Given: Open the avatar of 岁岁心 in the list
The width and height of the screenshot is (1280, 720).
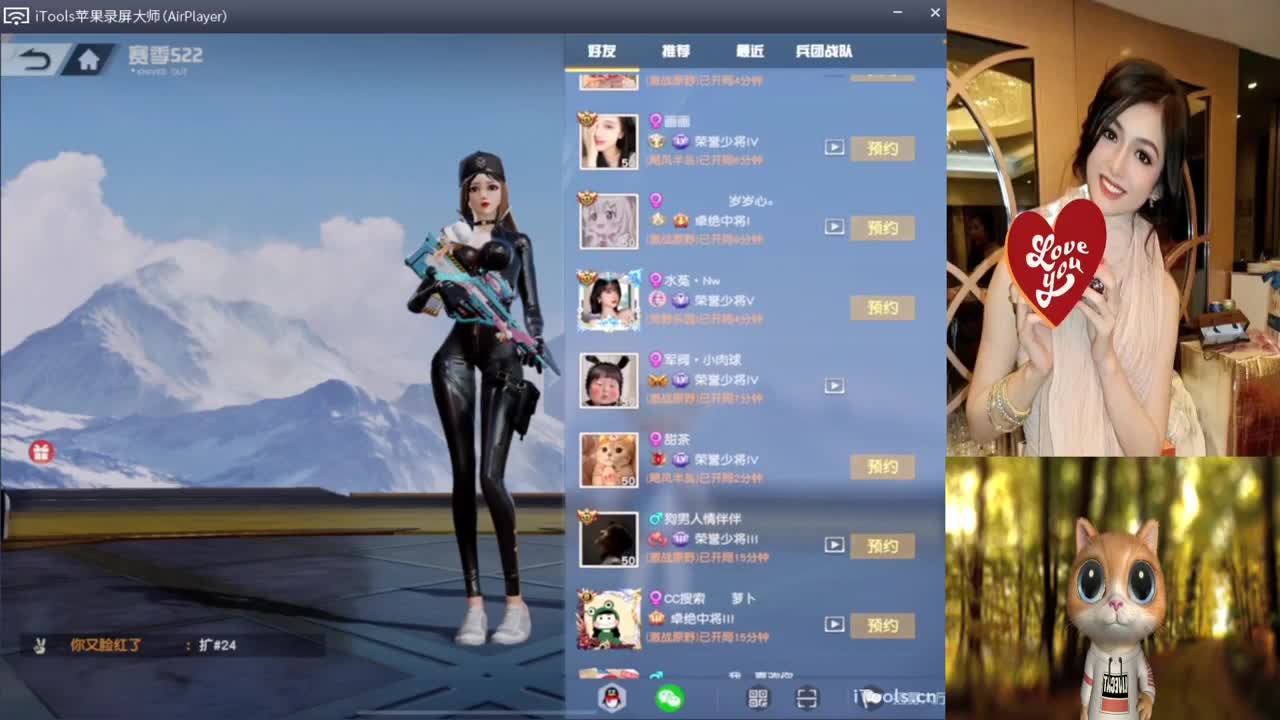Looking at the screenshot, I should coord(610,221).
